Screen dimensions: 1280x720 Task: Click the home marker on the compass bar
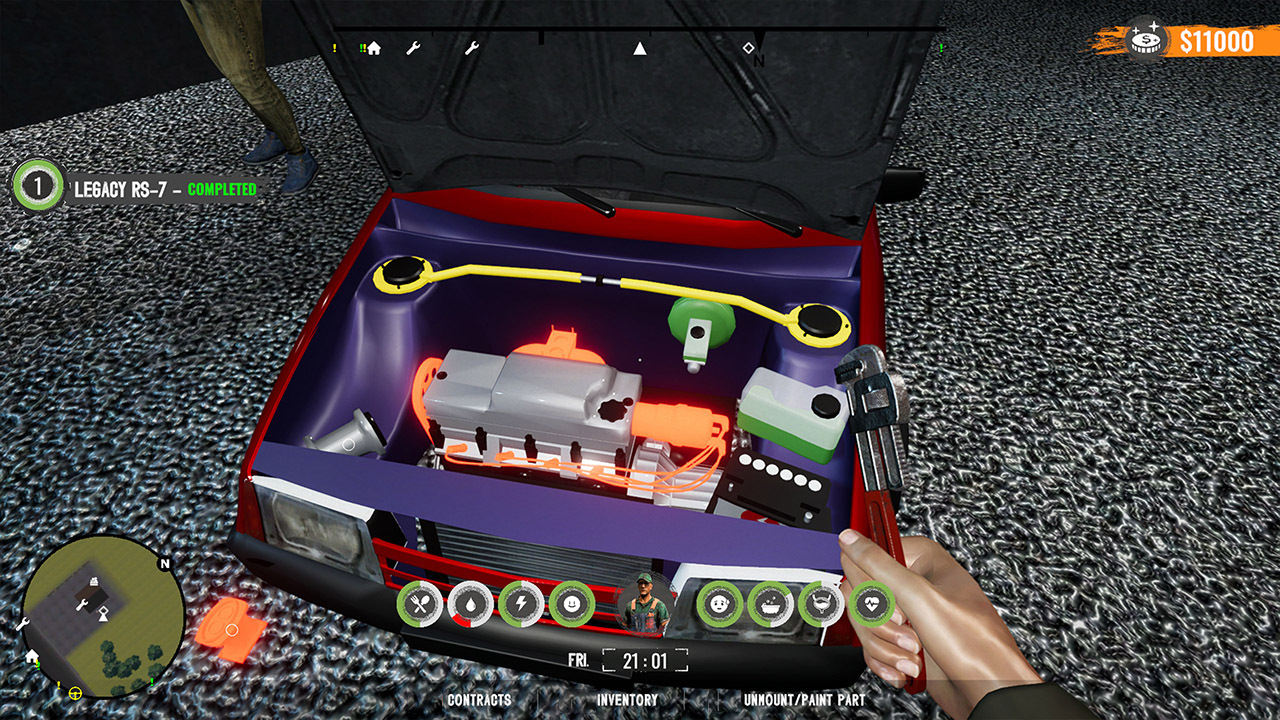point(373,46)
